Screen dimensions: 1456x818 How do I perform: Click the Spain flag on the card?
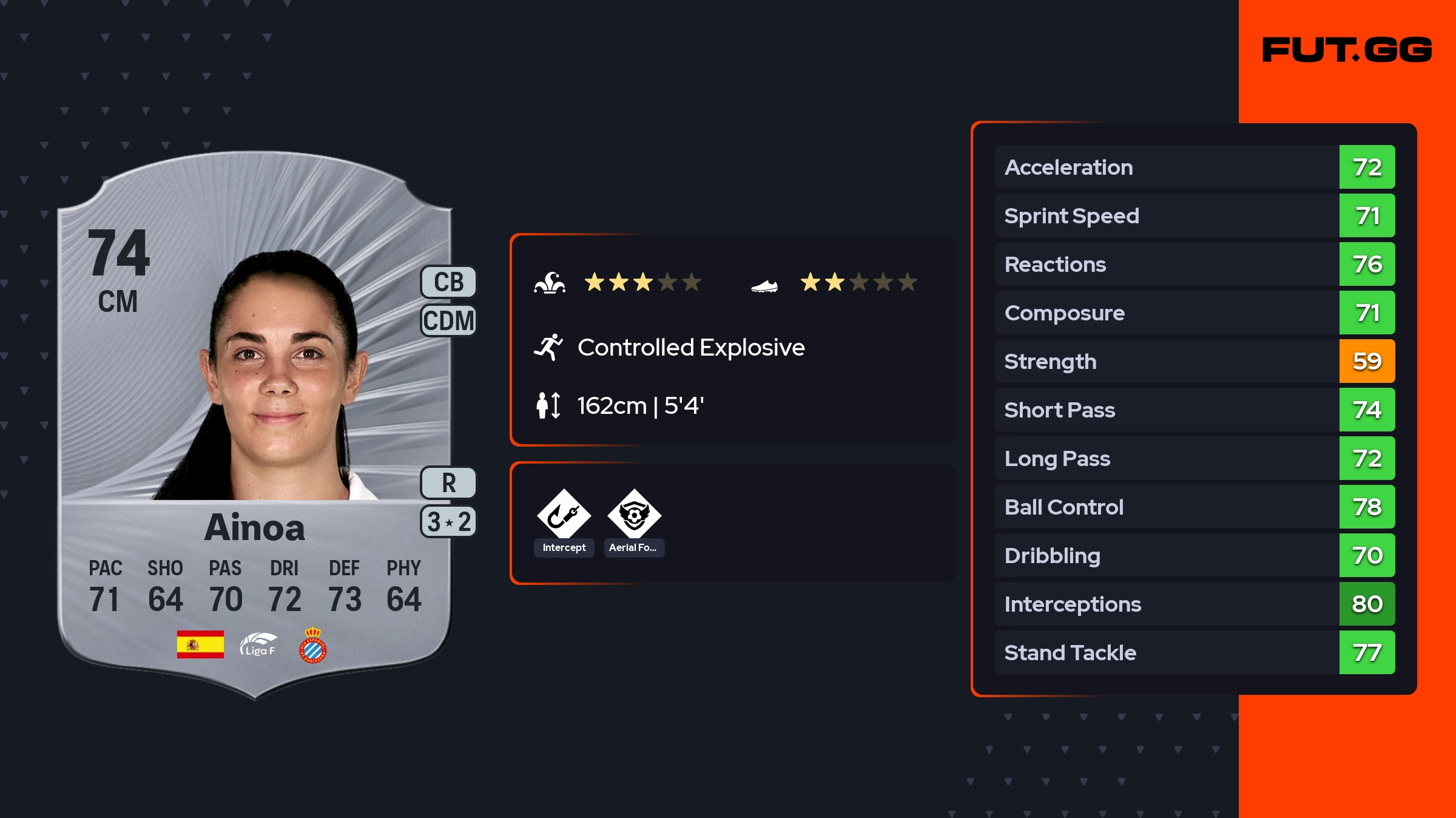[x=200, y=644]
